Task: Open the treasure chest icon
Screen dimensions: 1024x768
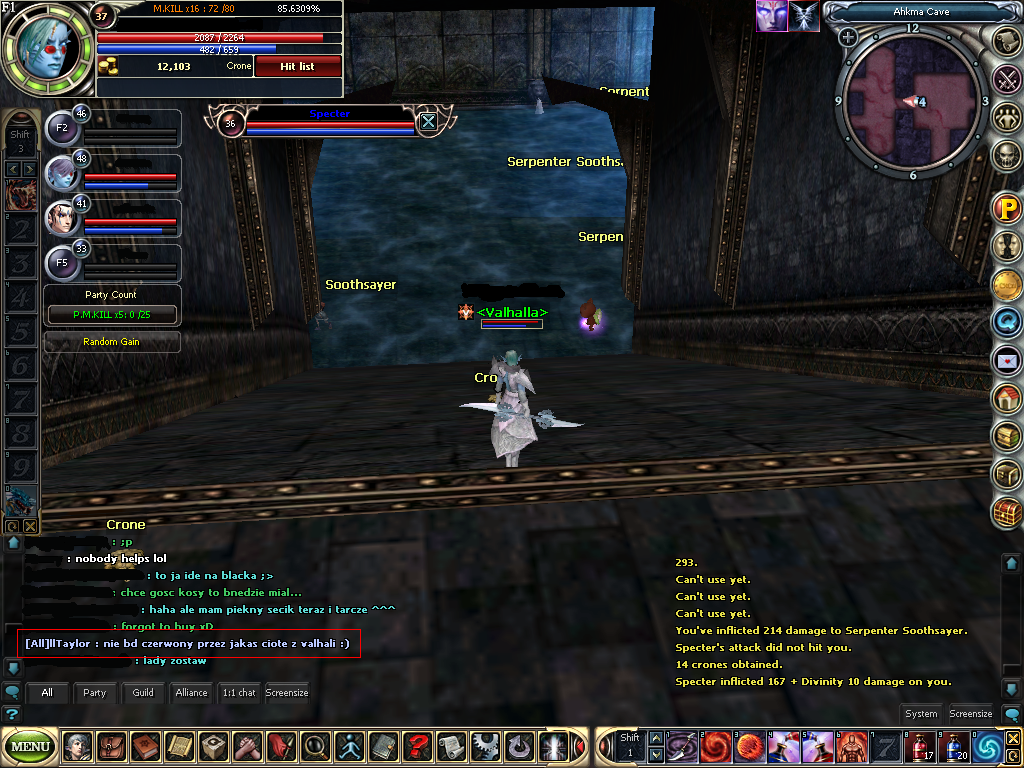Action: [x=1006, y=512]
